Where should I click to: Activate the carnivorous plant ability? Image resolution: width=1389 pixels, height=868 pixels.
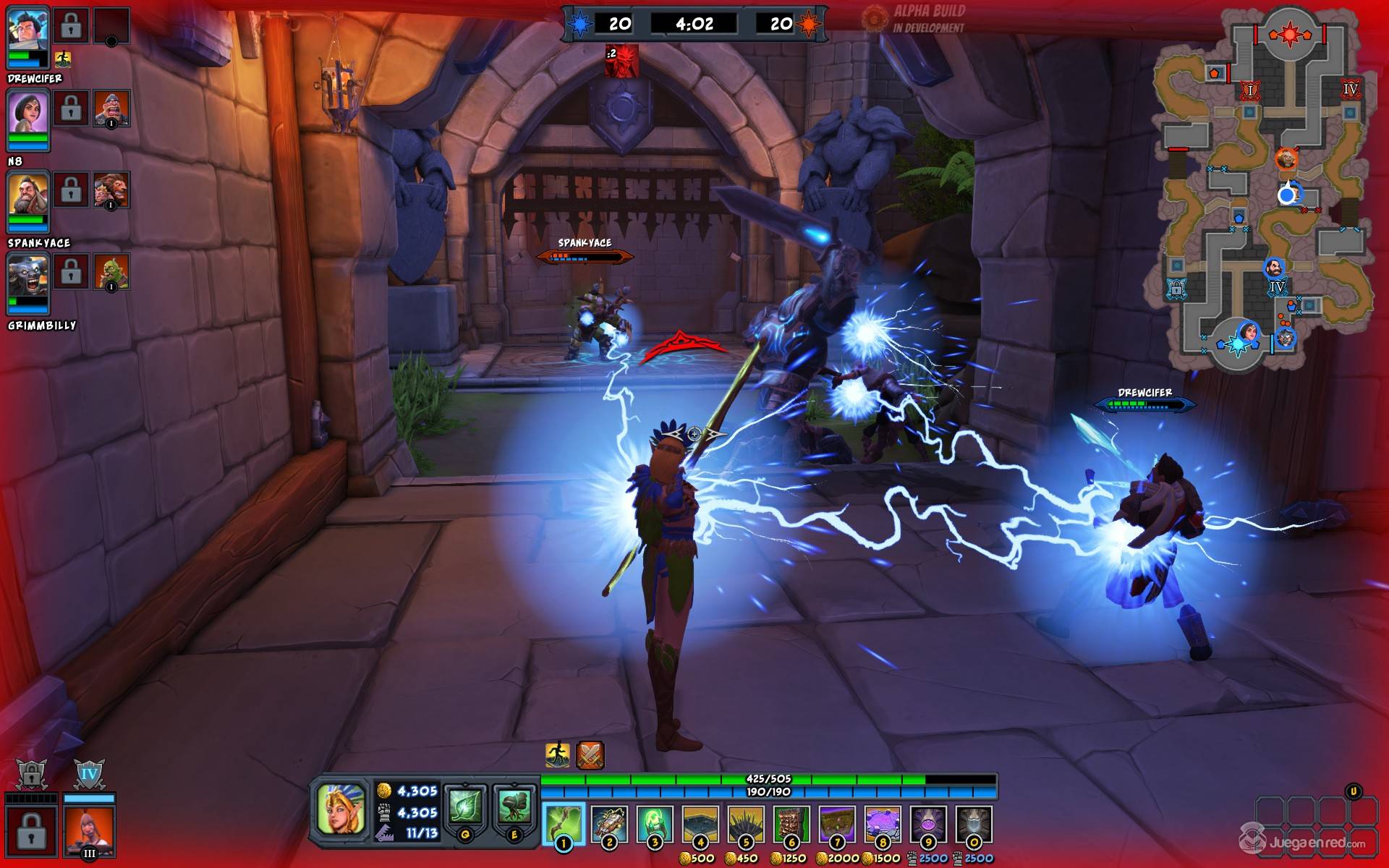pos(514,807)
